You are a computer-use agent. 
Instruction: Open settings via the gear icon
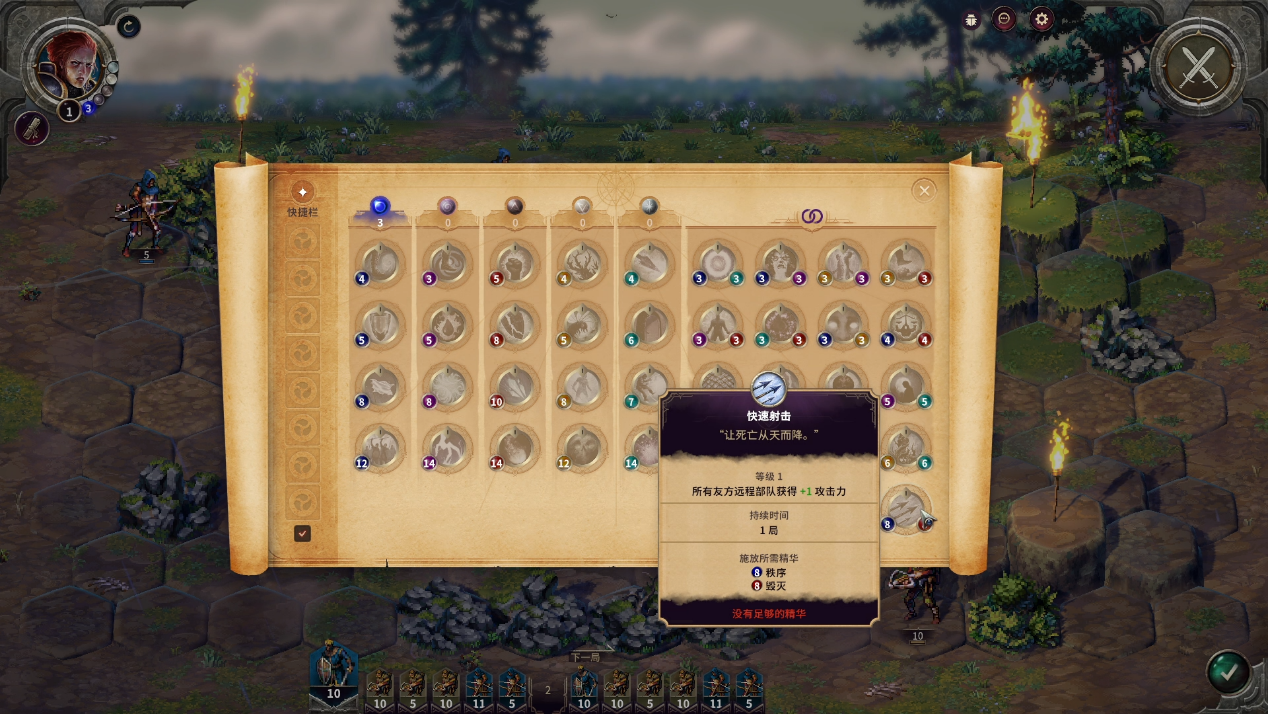tap(1042, 19)
